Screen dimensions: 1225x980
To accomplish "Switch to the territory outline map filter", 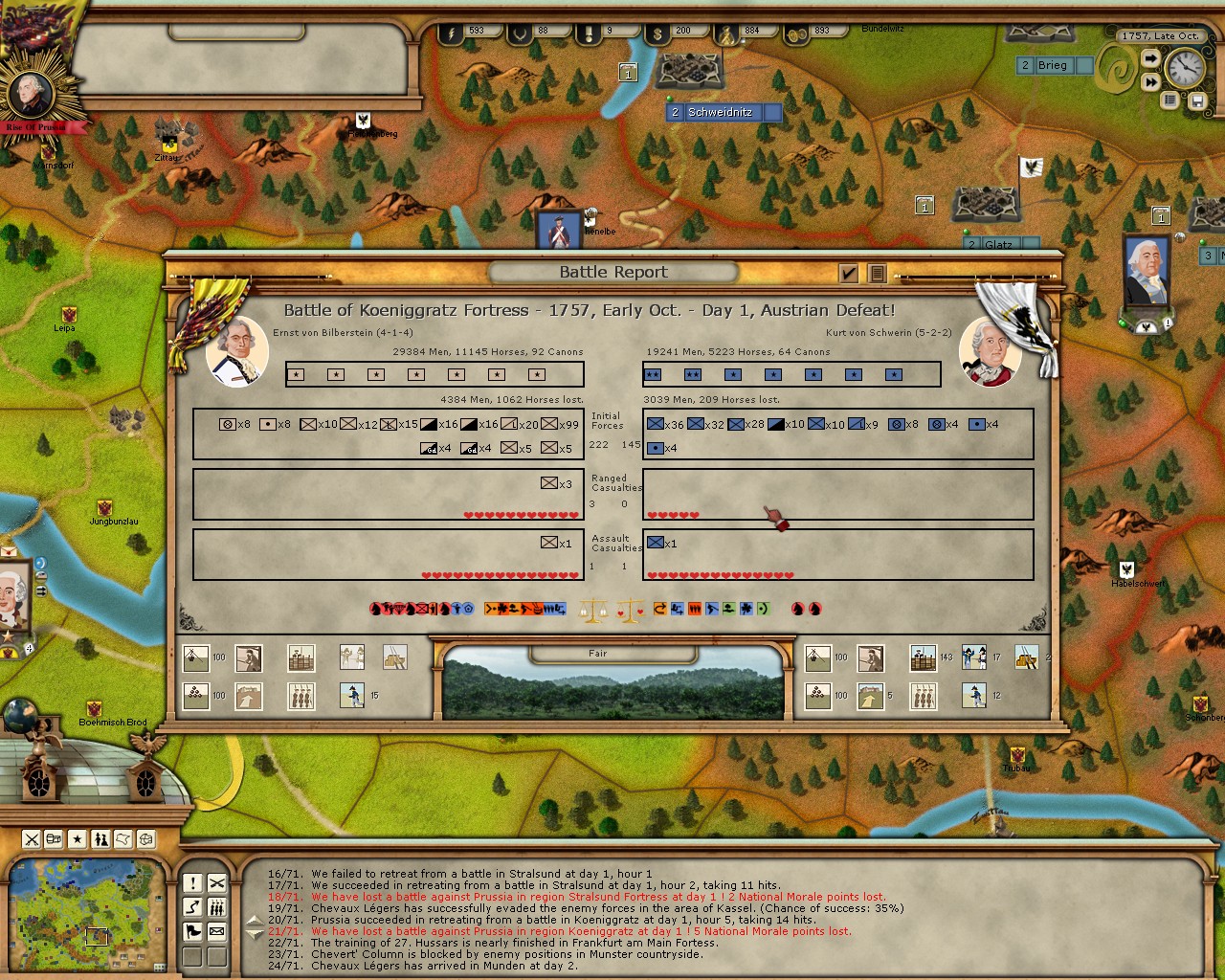I will tap(123, 839).
